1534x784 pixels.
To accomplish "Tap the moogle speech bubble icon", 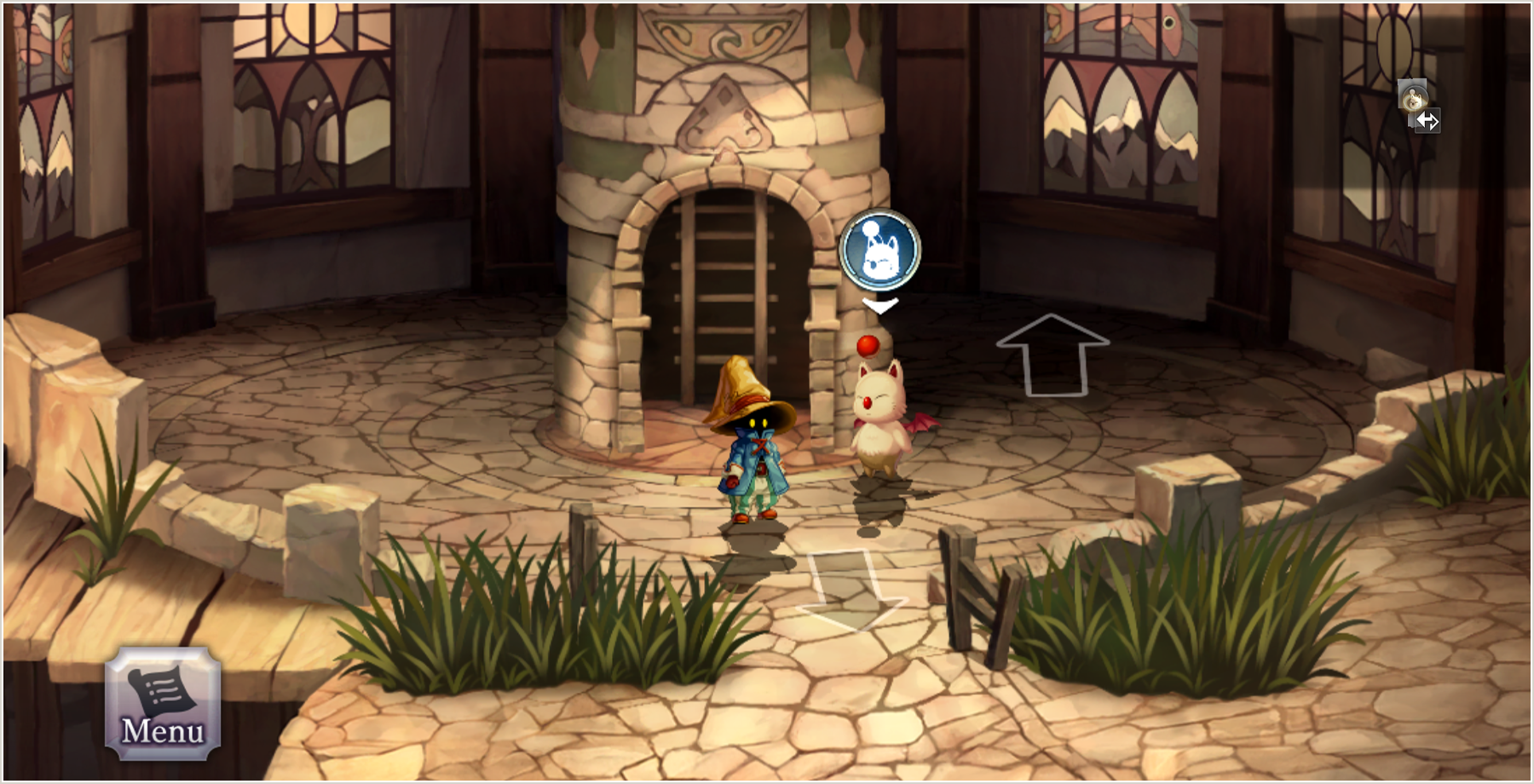I will pos(879,250).
